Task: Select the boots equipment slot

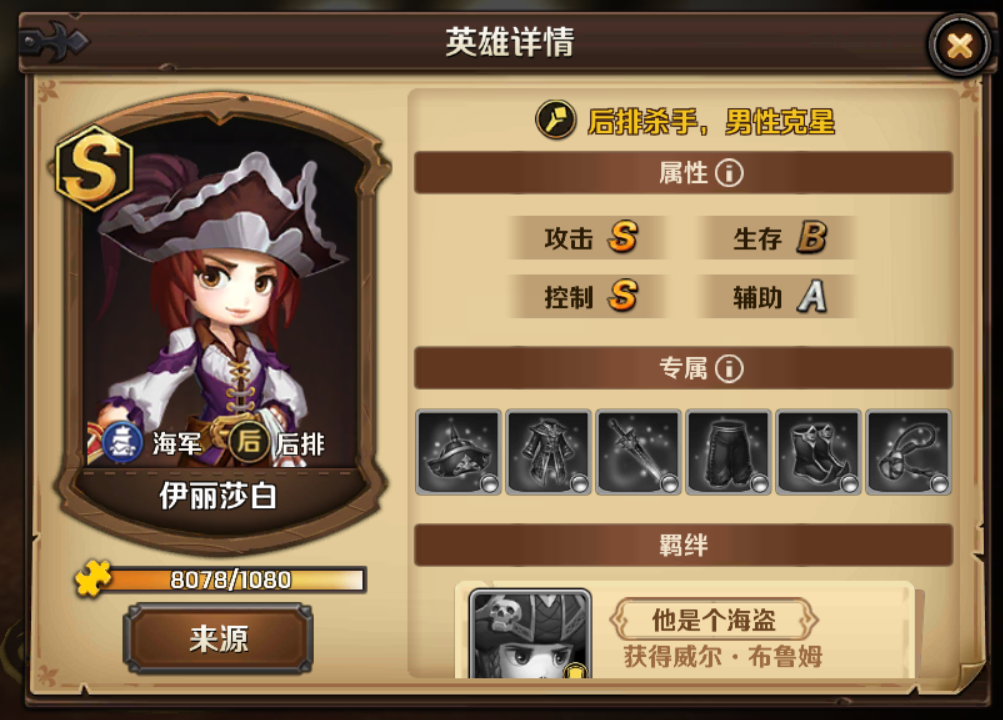Action: [818, 452]
